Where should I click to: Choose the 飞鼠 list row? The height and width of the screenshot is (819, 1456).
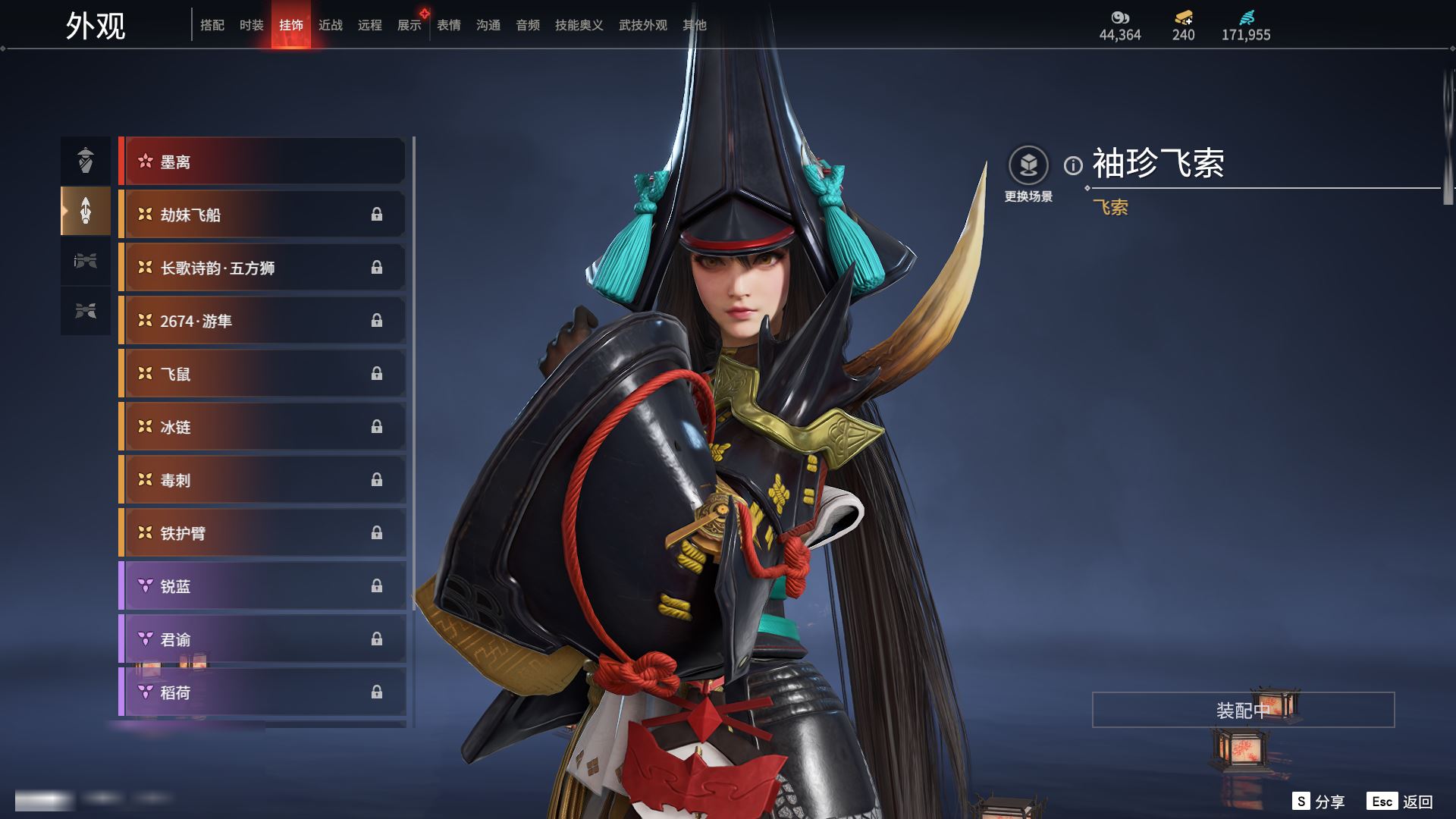[x=262, y=374]
